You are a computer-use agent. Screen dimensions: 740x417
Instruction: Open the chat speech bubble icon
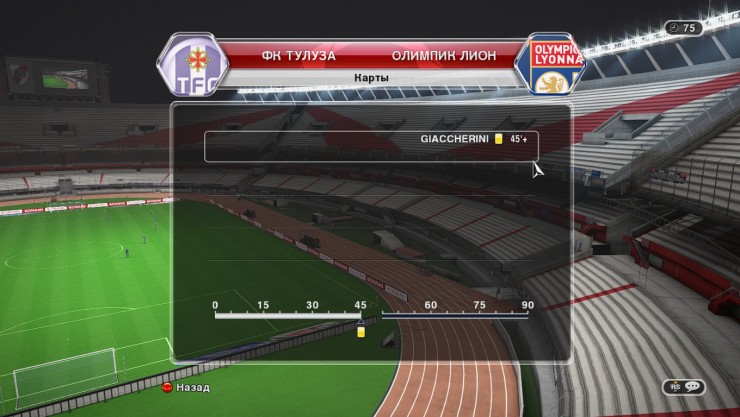coord(692,386)
